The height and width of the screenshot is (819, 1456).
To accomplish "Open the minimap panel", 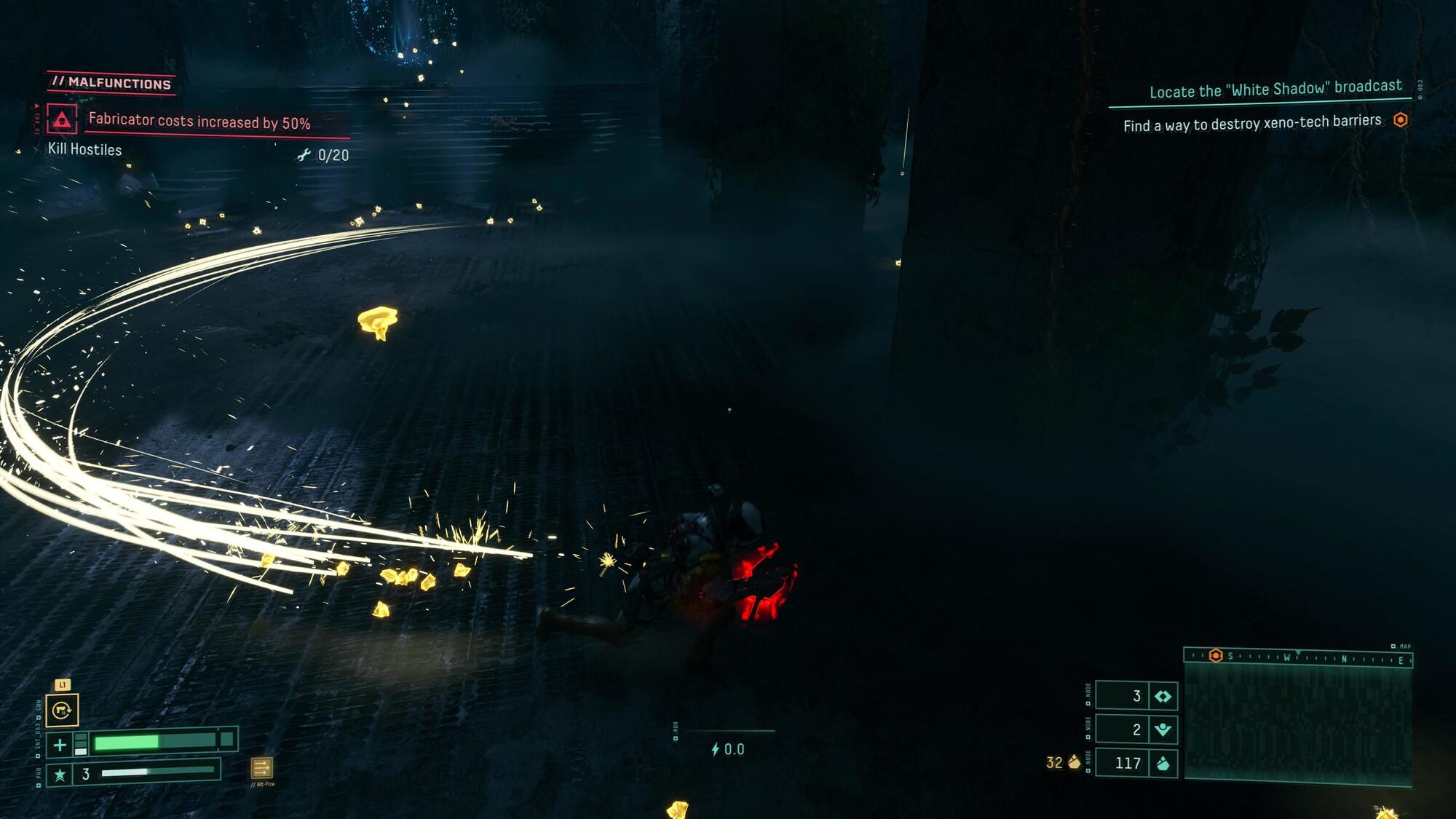I will 1298,724.
